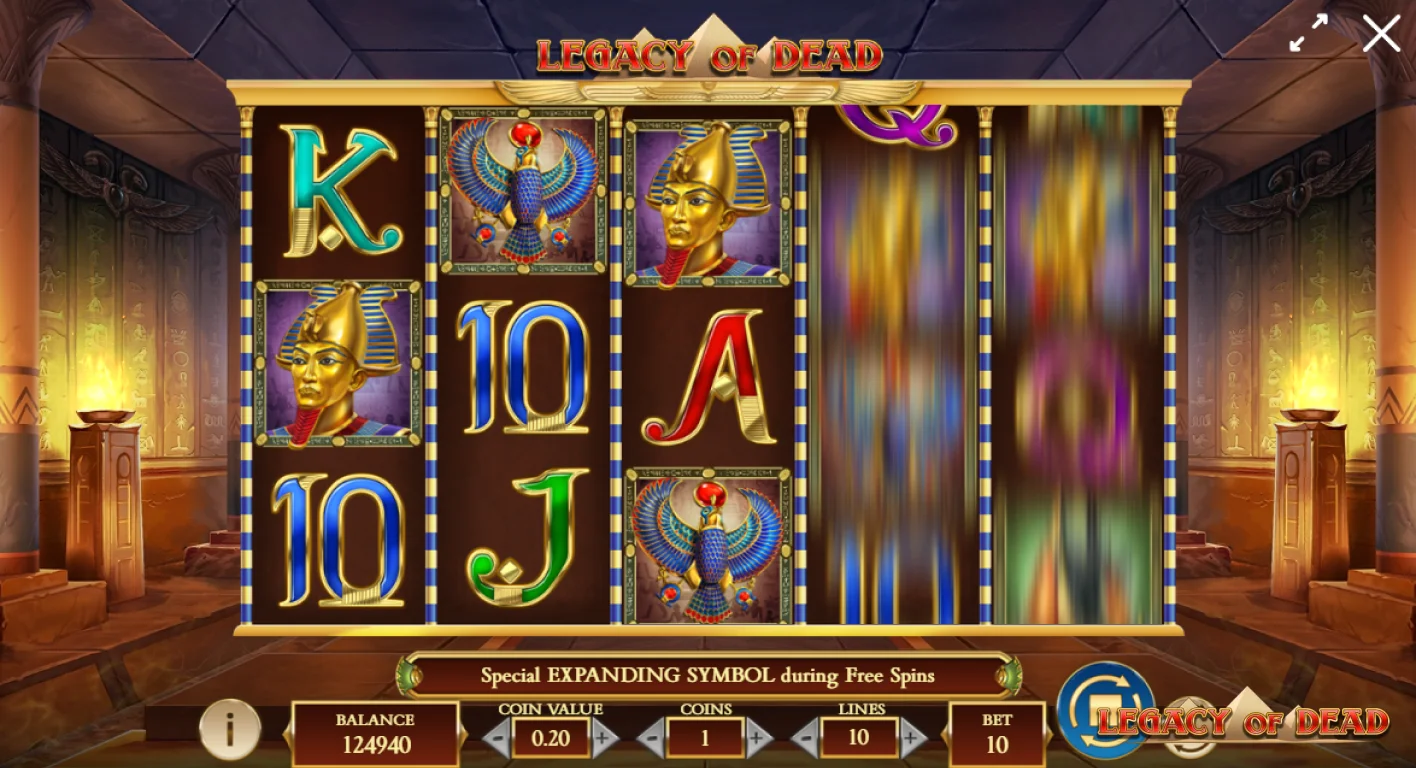Increase the number of coins
Viewport: 1416px width, 768px height.
[756, 740]
